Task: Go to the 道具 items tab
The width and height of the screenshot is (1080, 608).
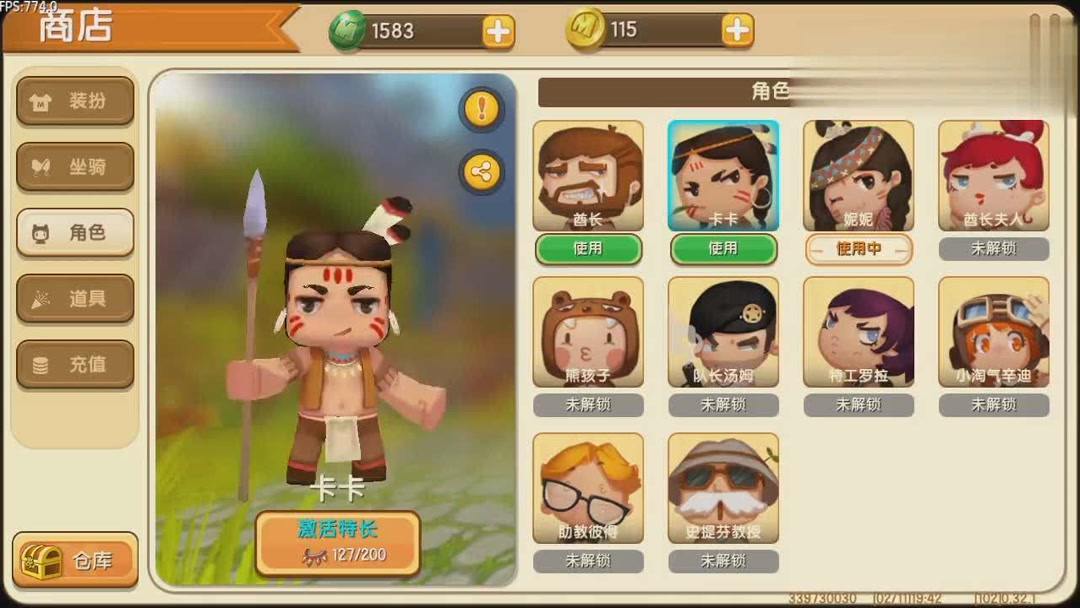Action: pos(75,298)
